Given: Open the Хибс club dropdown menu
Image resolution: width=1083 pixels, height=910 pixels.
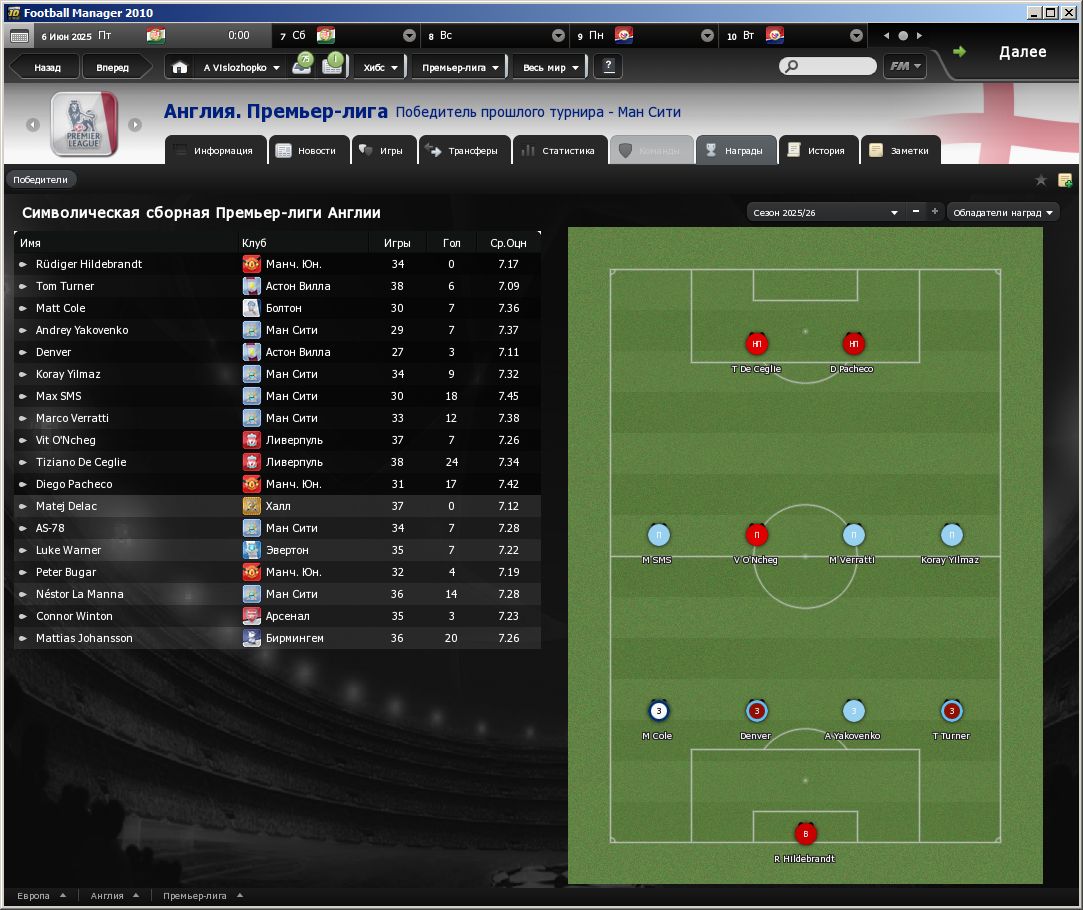Looking at the screenshot, I should pos(381,68).
